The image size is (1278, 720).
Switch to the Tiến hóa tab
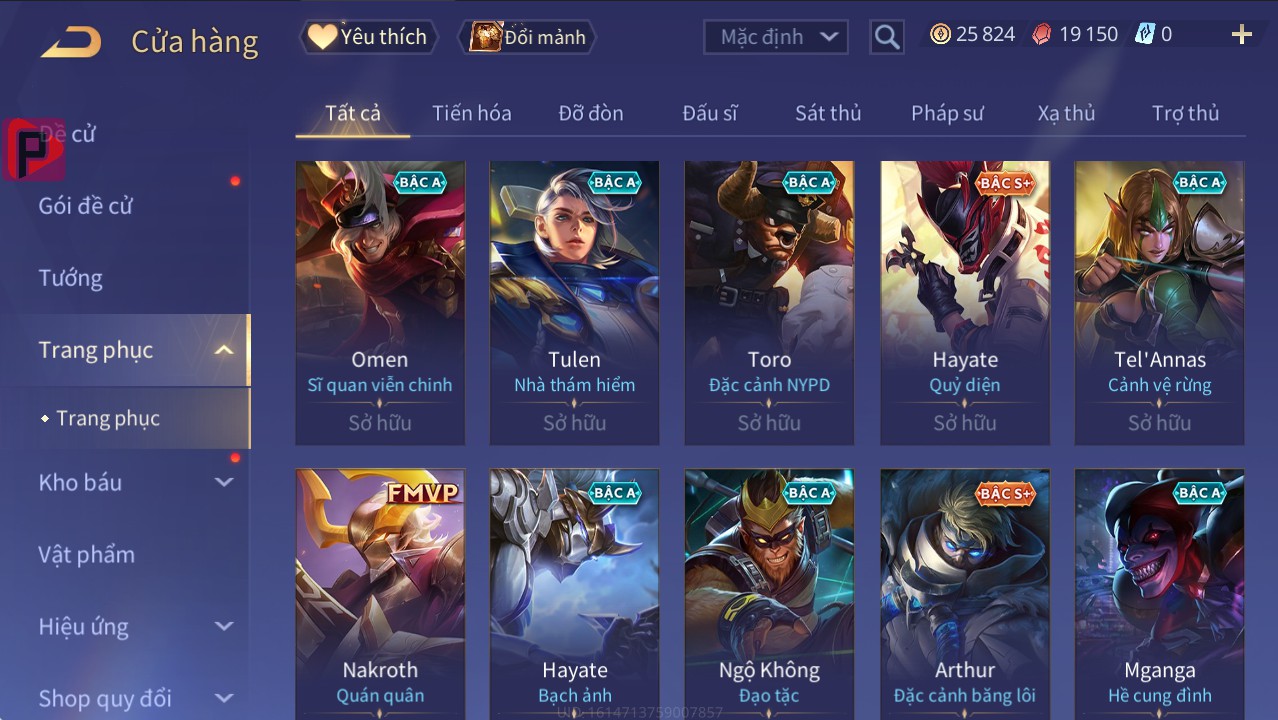point(471,113)
